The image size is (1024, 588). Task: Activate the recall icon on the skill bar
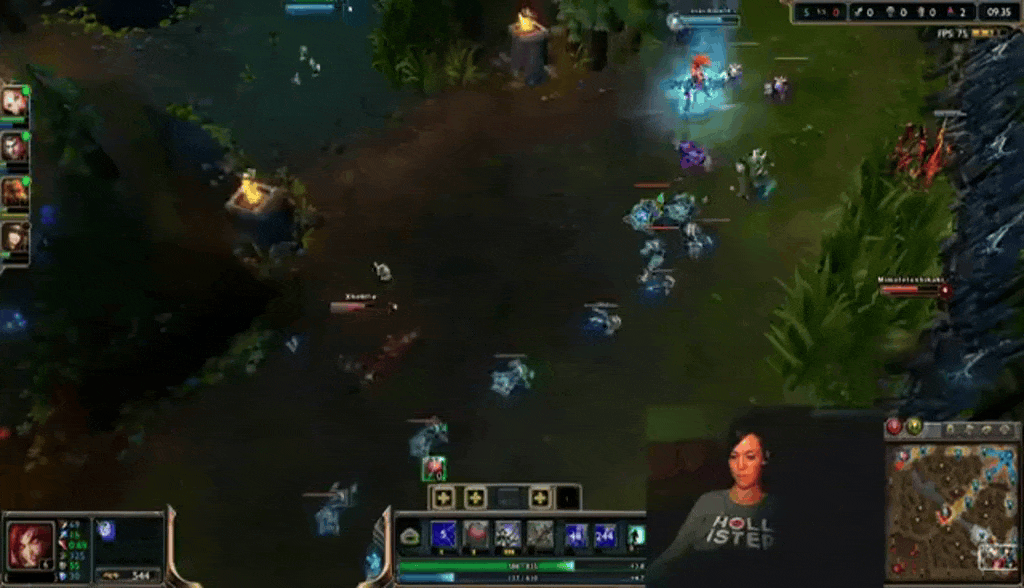point(635,535)
